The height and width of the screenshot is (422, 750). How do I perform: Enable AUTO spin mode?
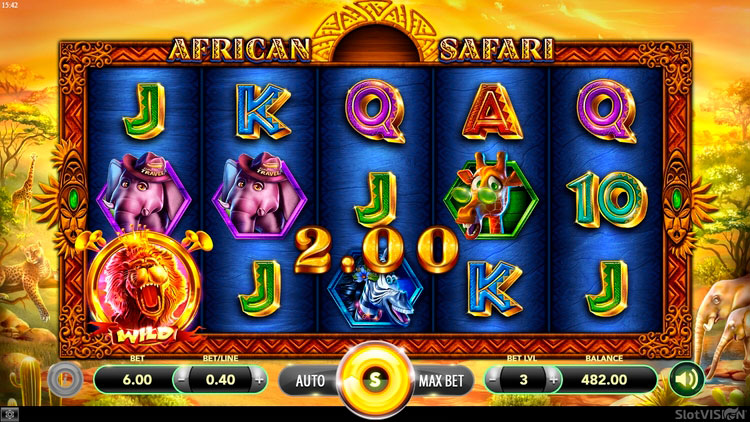[x=310, y=380]
